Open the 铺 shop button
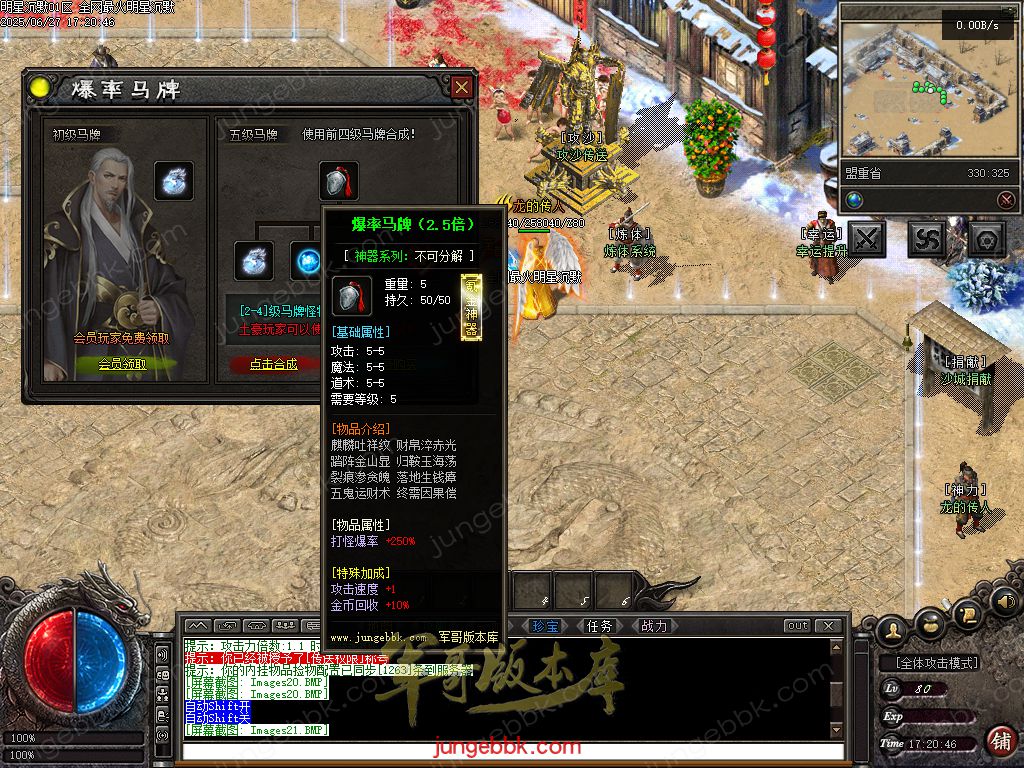The image size is (1024, 768). (1000, 741)
